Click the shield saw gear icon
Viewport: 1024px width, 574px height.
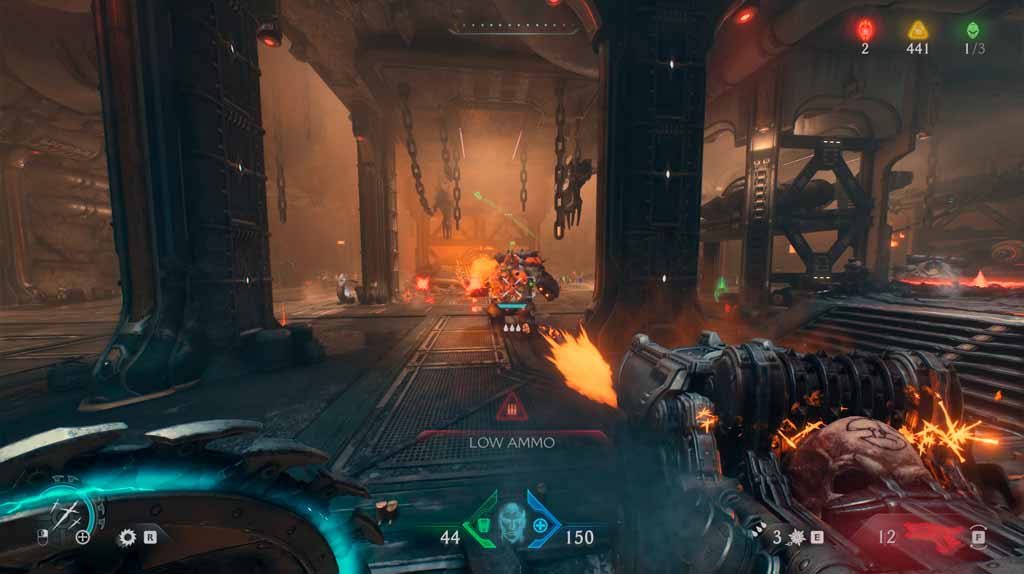click(127, 537)
